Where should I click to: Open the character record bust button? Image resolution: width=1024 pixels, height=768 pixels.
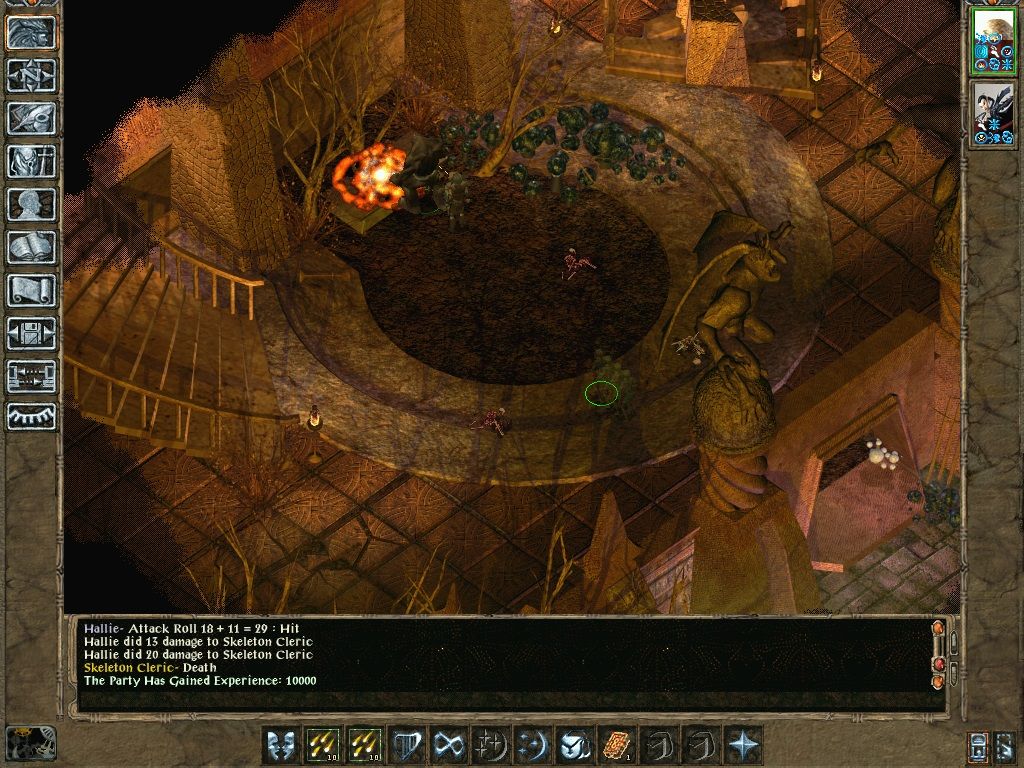point(31,204)
